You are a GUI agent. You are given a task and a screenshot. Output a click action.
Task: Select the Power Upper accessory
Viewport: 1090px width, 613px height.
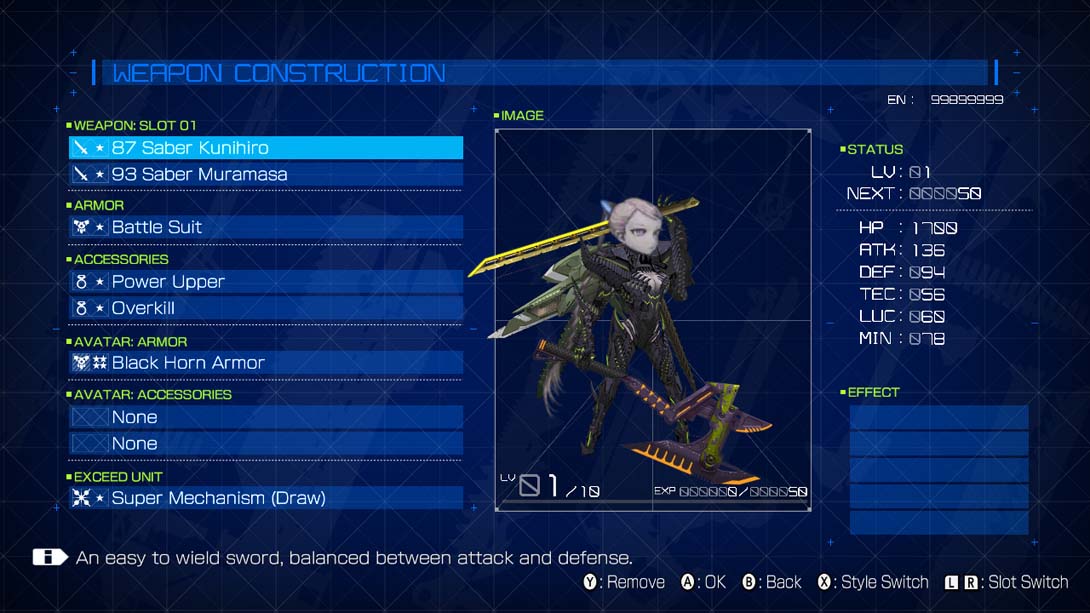tap(265, 282)
